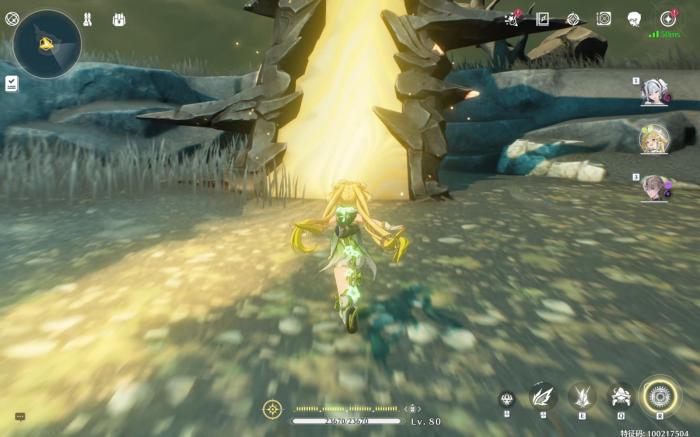The image size is (700, 437).
Task: Activate the twin-blade E skill
Action: pos(582,396)
